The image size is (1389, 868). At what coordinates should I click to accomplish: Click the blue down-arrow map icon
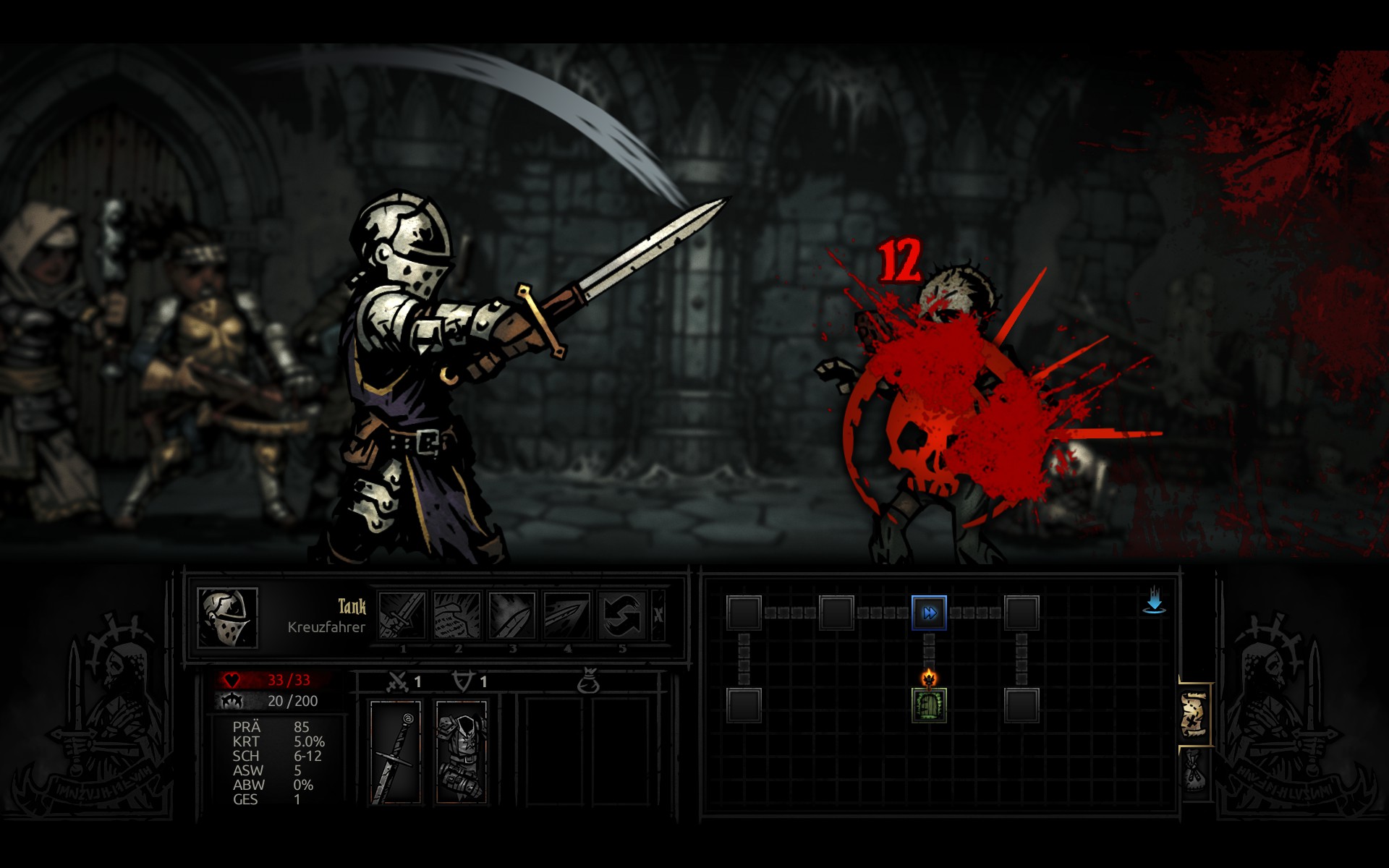tap(1154, 601)
